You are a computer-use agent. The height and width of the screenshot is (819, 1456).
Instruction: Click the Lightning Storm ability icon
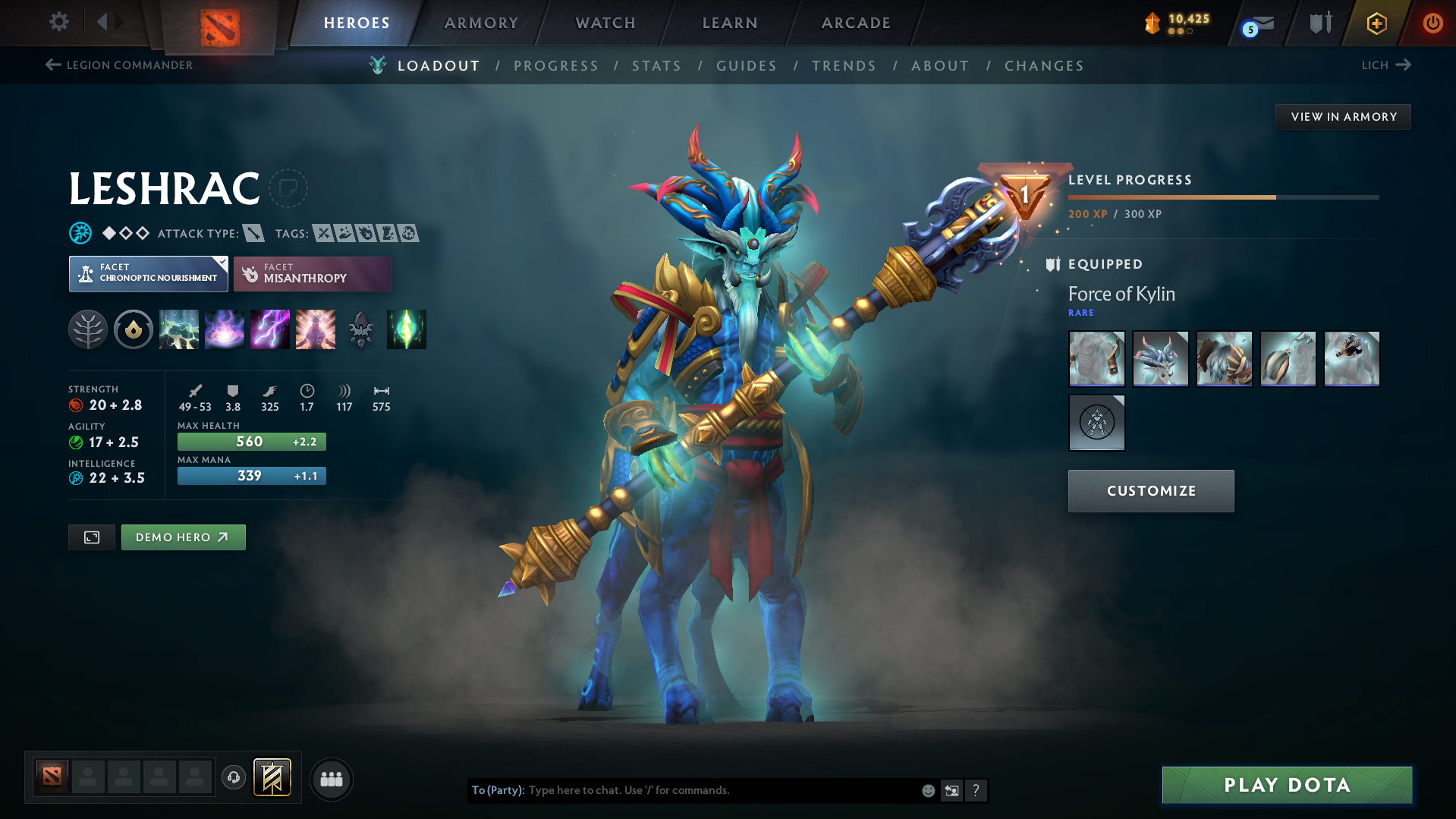tap(270, 329)
